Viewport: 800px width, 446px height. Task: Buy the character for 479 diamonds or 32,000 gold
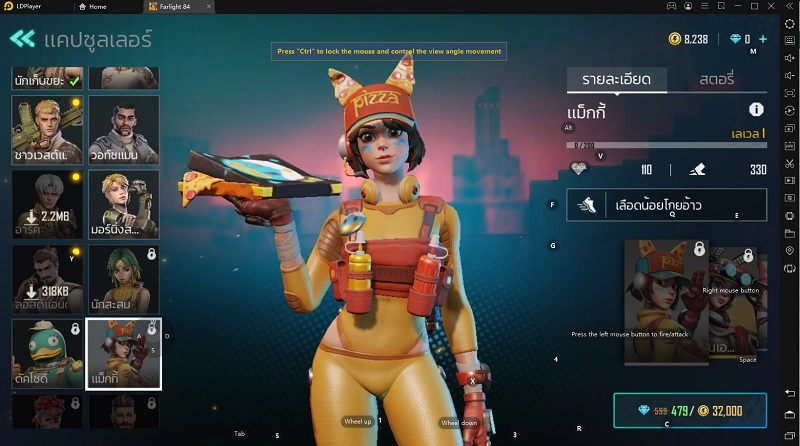point(690,410)
